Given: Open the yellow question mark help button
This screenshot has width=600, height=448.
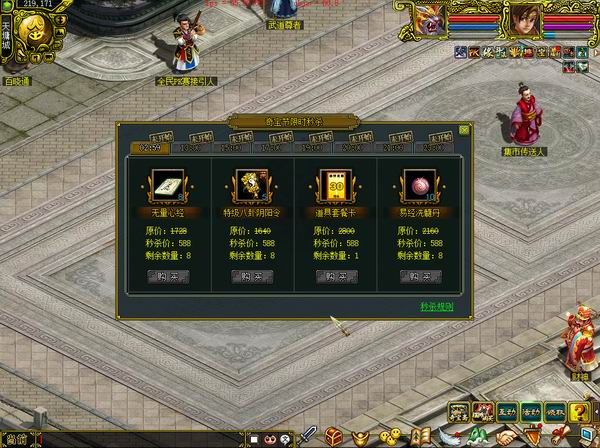Looking at the screenshot, I should (x=579, y=411).
